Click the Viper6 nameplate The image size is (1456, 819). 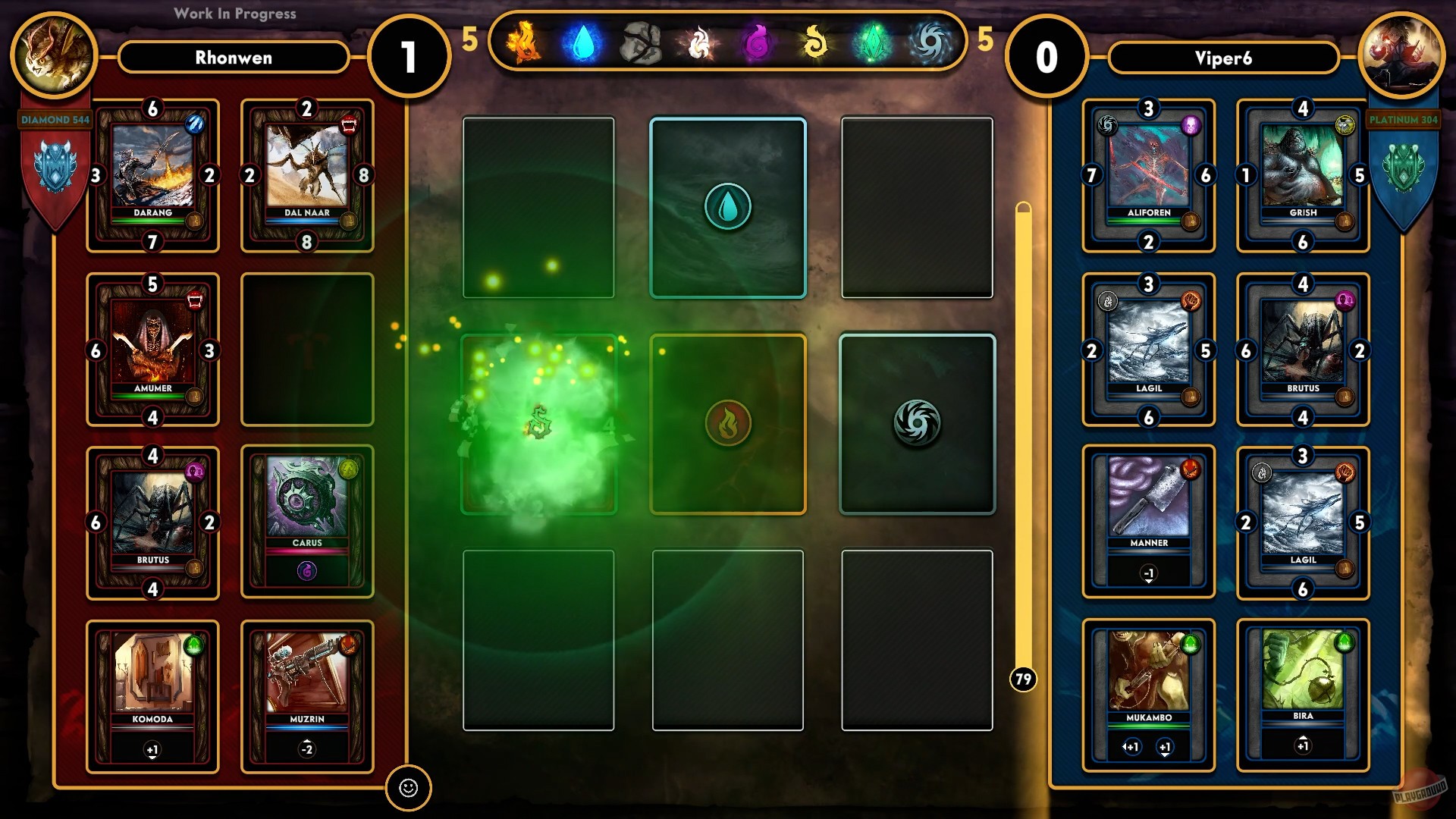tap(1223, 58)
